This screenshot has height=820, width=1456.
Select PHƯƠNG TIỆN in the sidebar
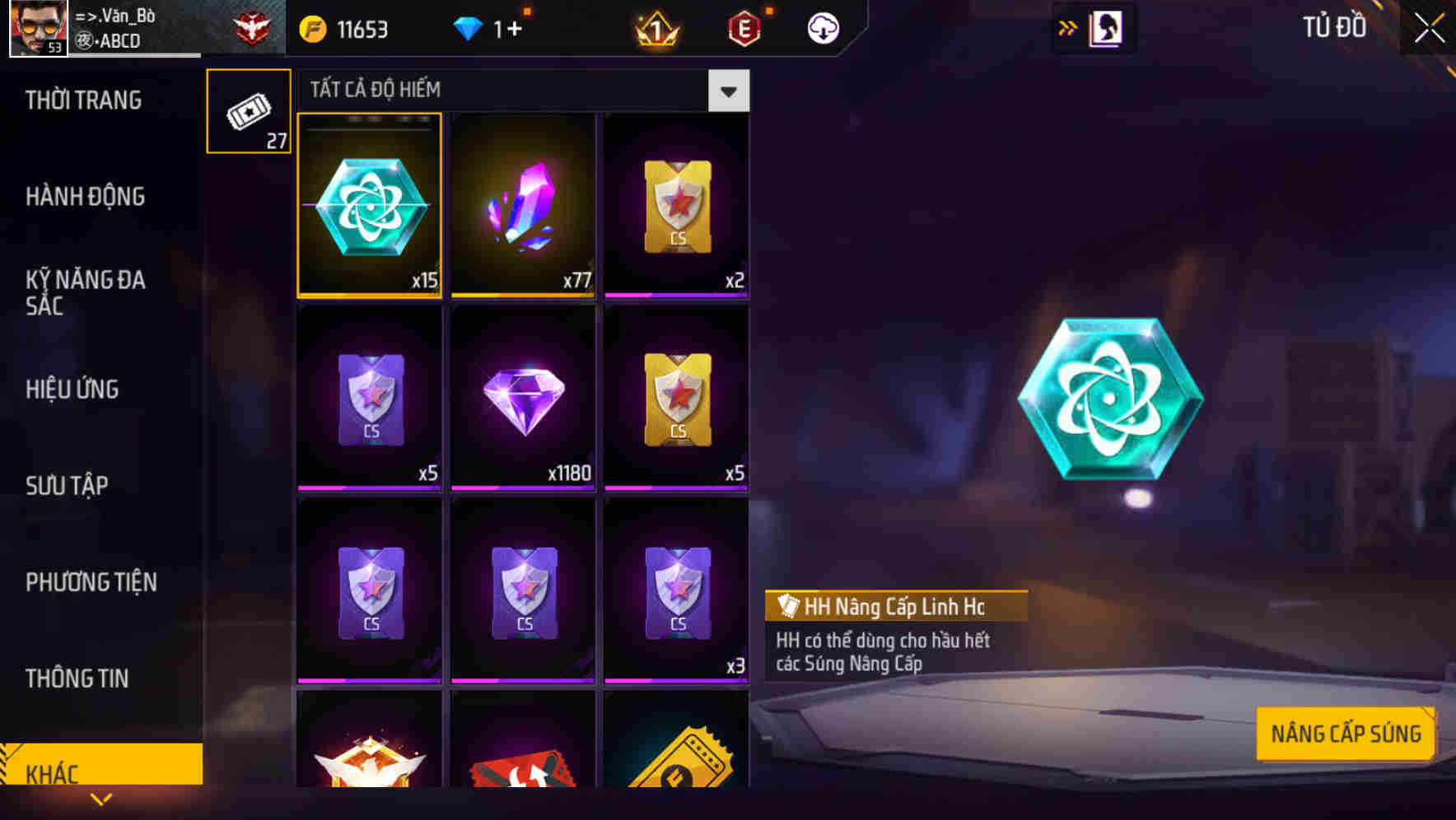[91, 583]
